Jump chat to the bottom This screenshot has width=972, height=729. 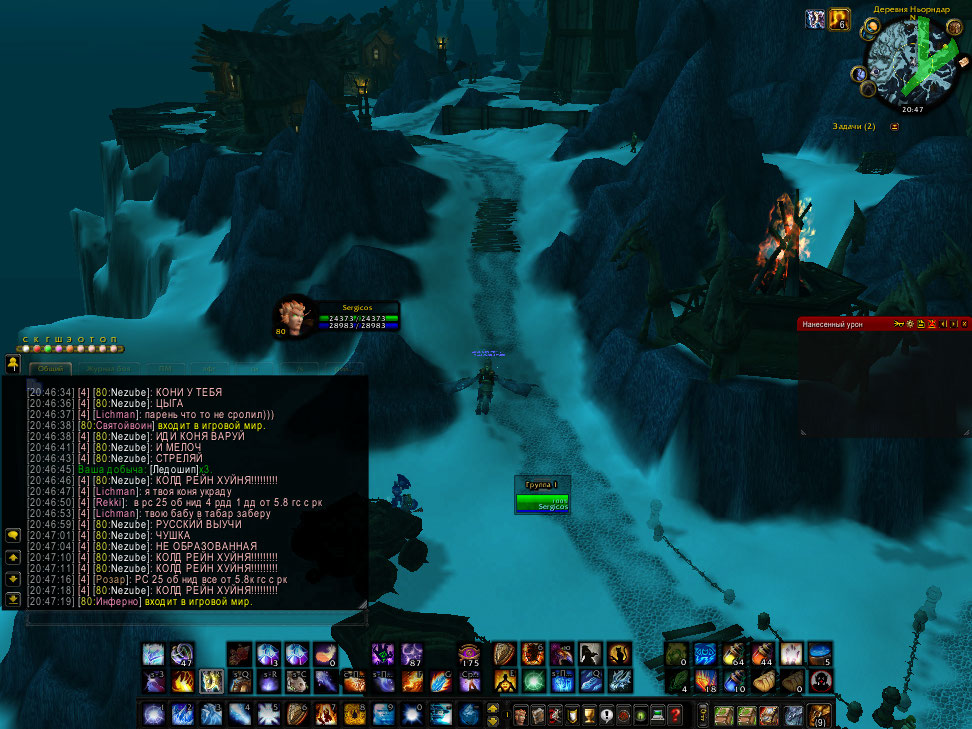(13, 598)
